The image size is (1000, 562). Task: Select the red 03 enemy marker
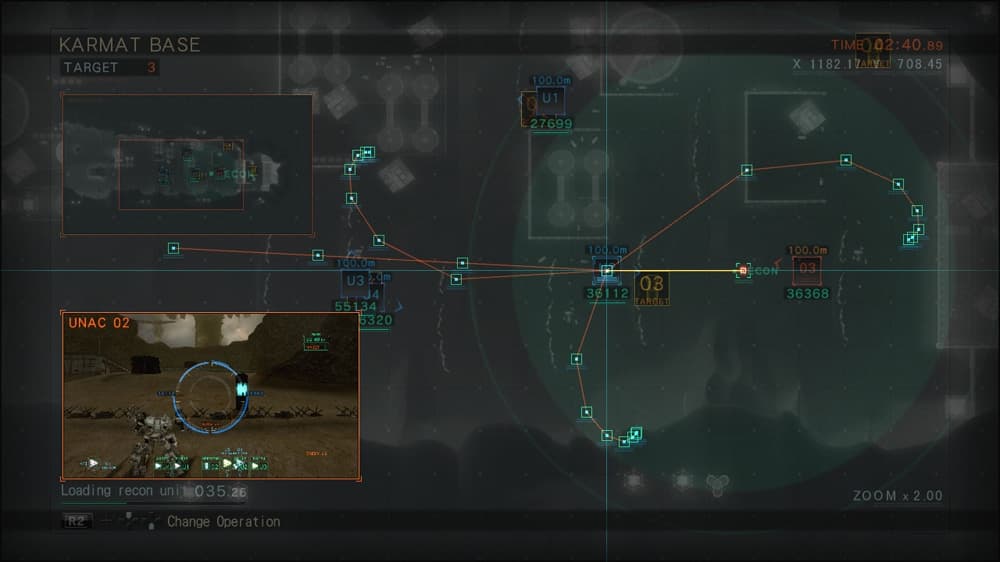(x=807, y=270)
